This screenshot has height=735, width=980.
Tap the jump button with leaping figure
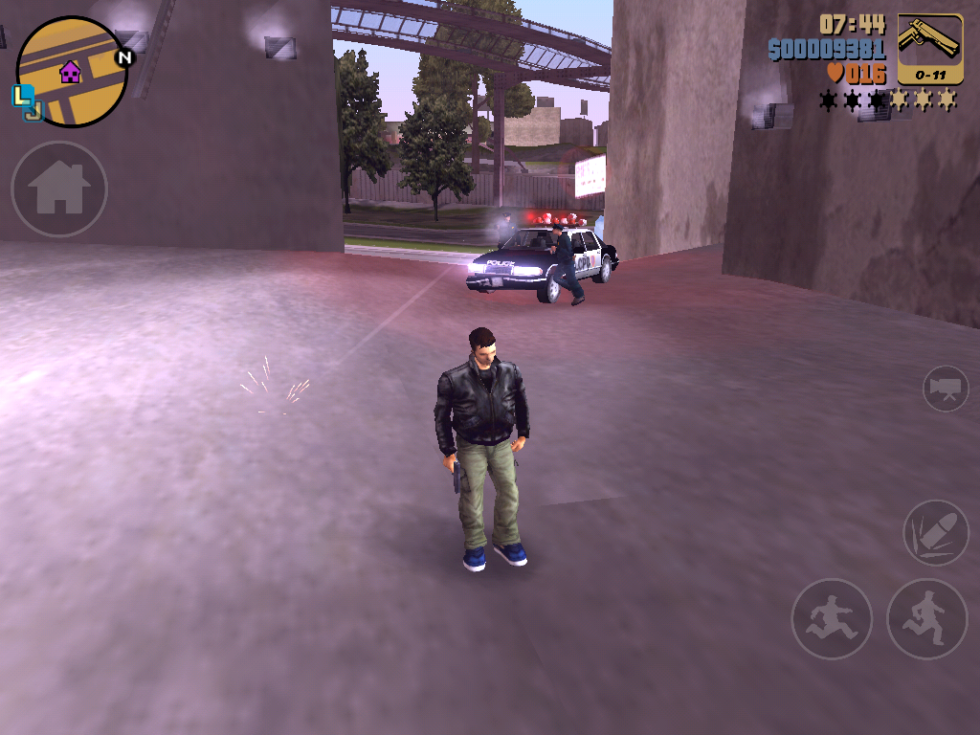[x=832, y=618]
